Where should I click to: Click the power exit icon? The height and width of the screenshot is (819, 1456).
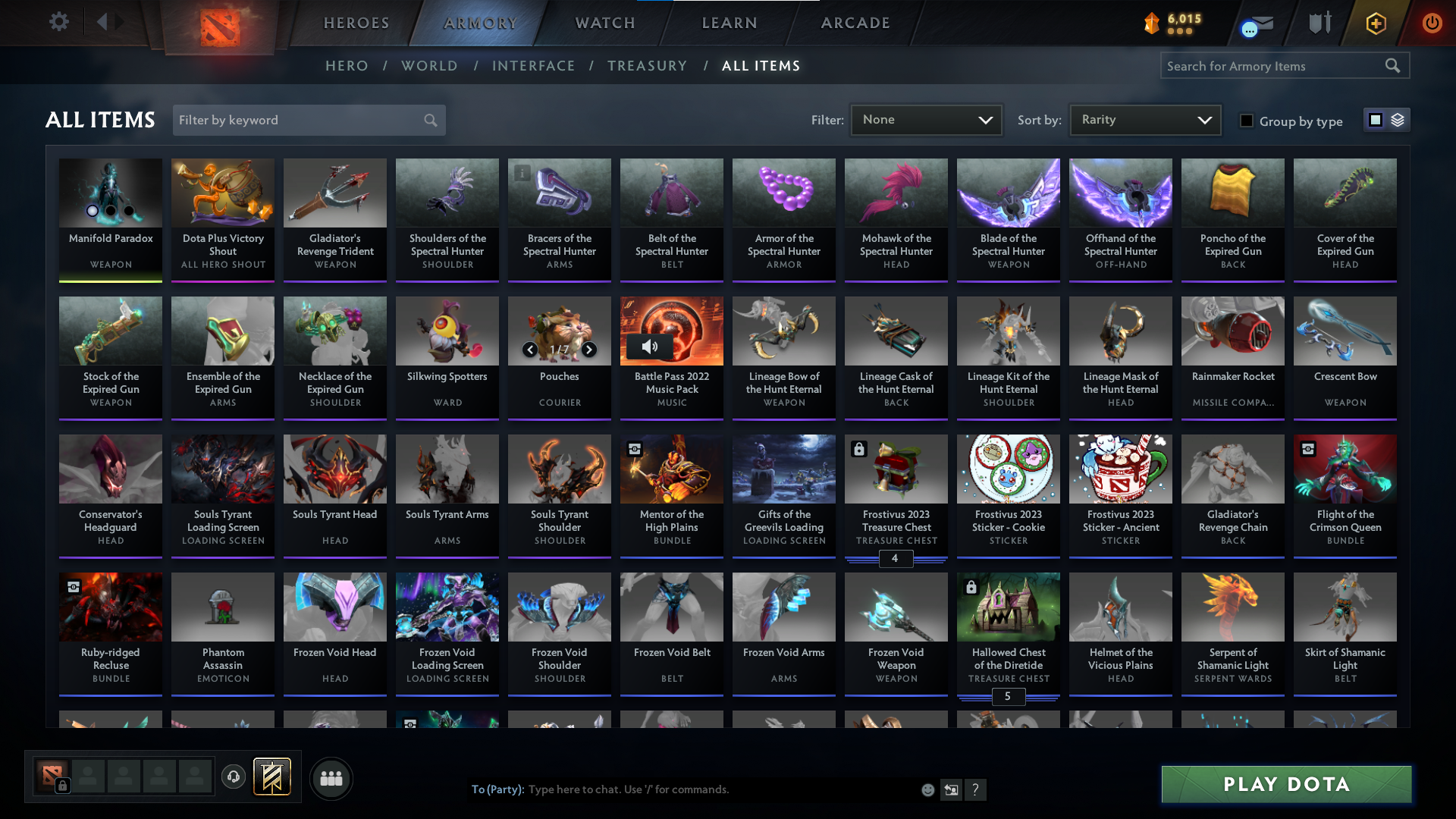coord(1432,23)
